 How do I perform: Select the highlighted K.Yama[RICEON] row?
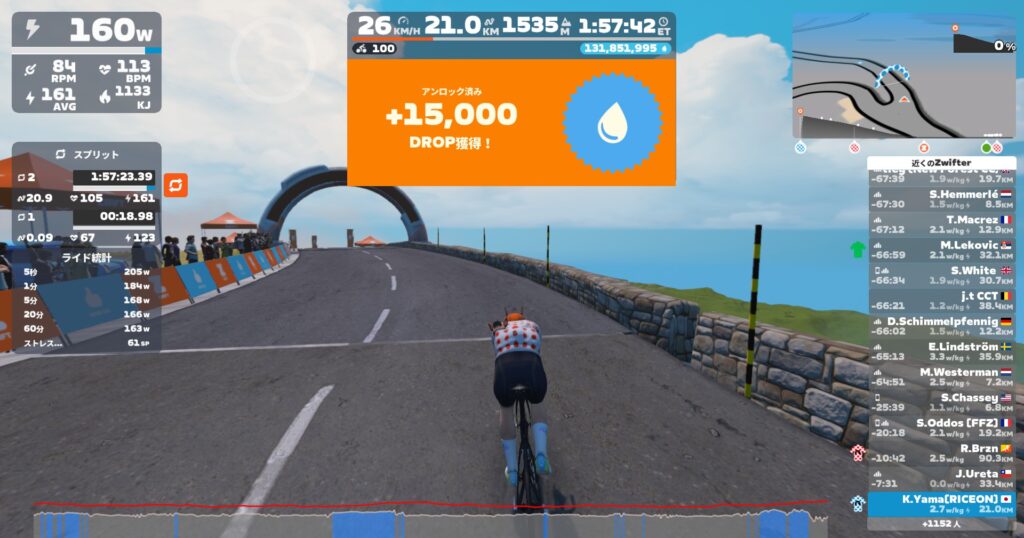[941, 504]
